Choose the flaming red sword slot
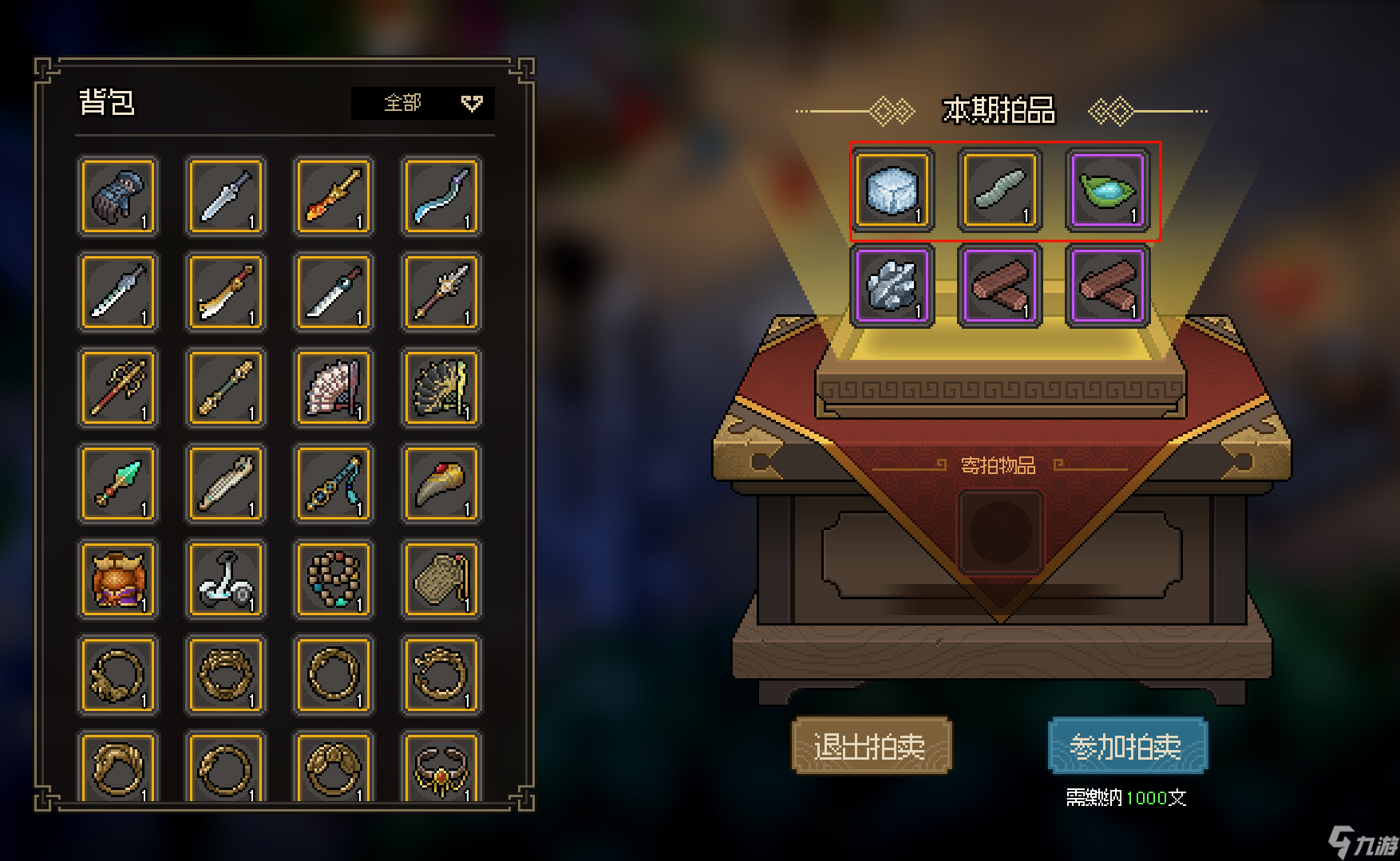 (334, 196)
